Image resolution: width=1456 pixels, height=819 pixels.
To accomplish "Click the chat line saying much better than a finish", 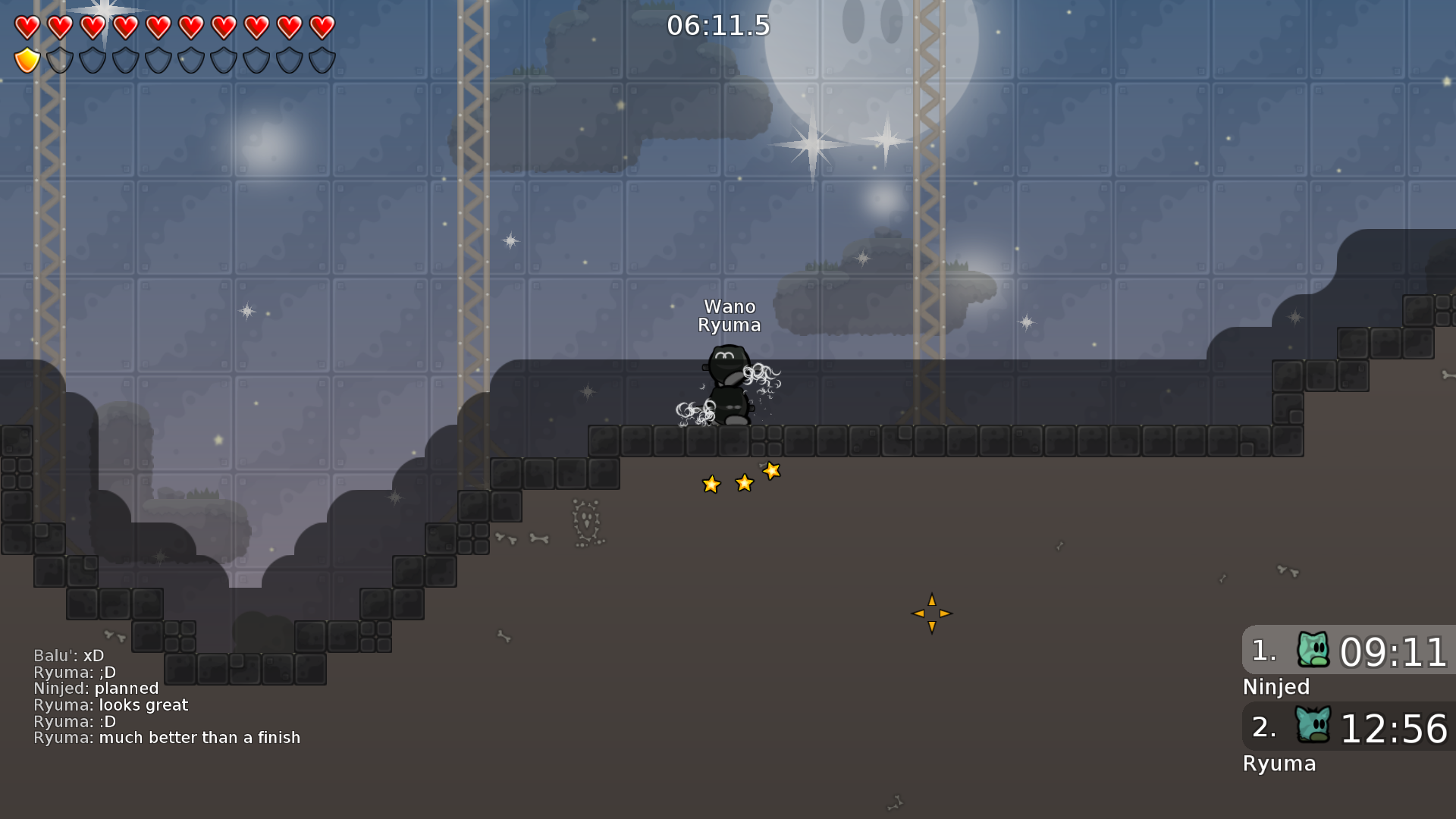I will pos(167,737).
